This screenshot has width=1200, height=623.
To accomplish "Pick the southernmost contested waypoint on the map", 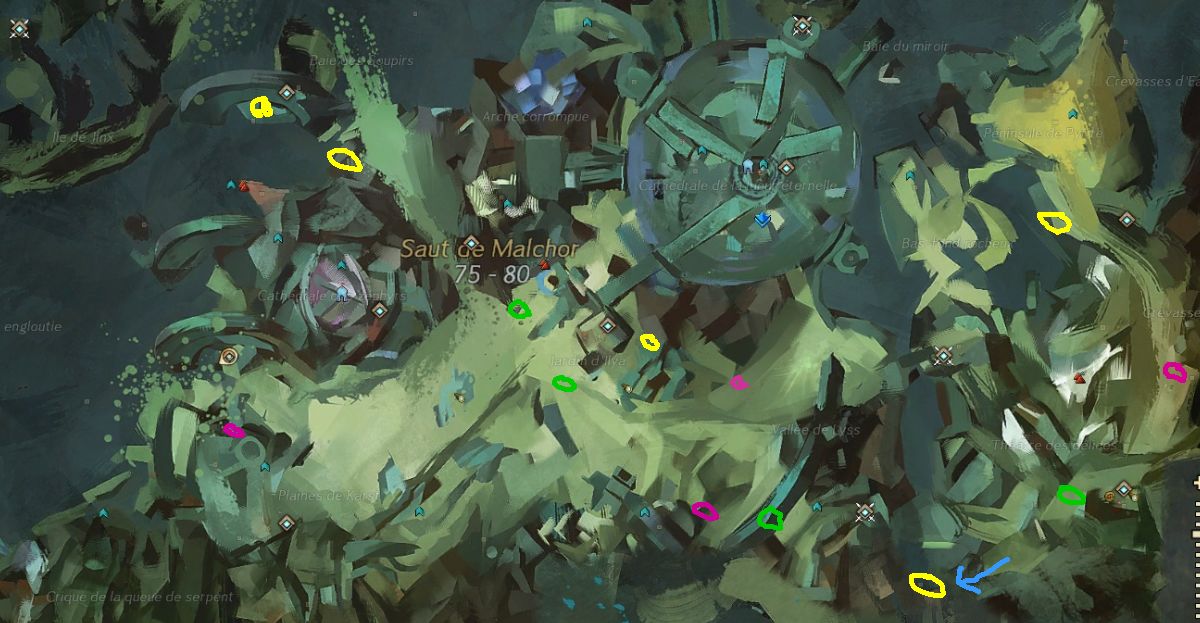I will (x=866, y=513).
